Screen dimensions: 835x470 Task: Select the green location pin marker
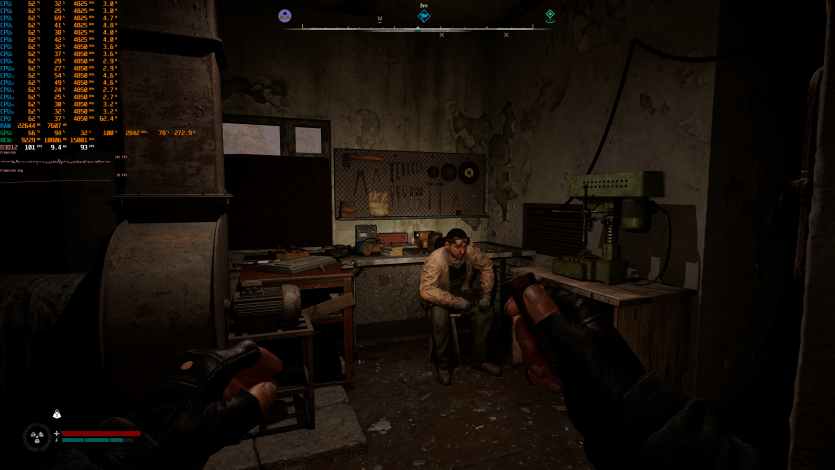point(550,15)
